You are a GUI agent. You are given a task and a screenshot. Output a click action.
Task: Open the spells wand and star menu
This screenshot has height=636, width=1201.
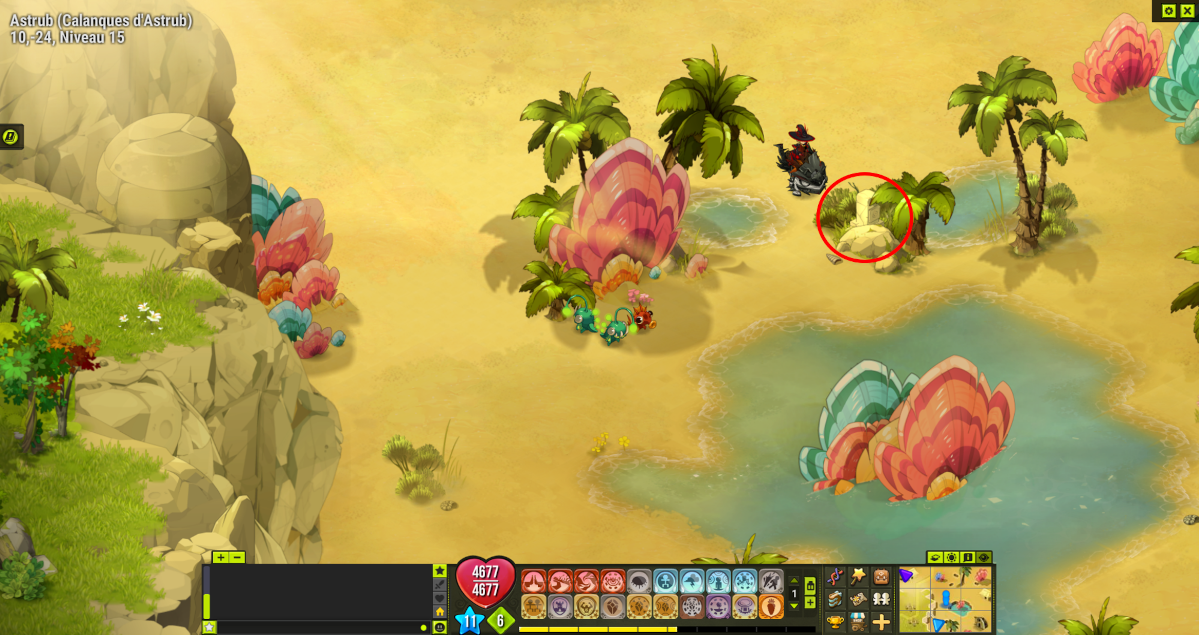858,576
